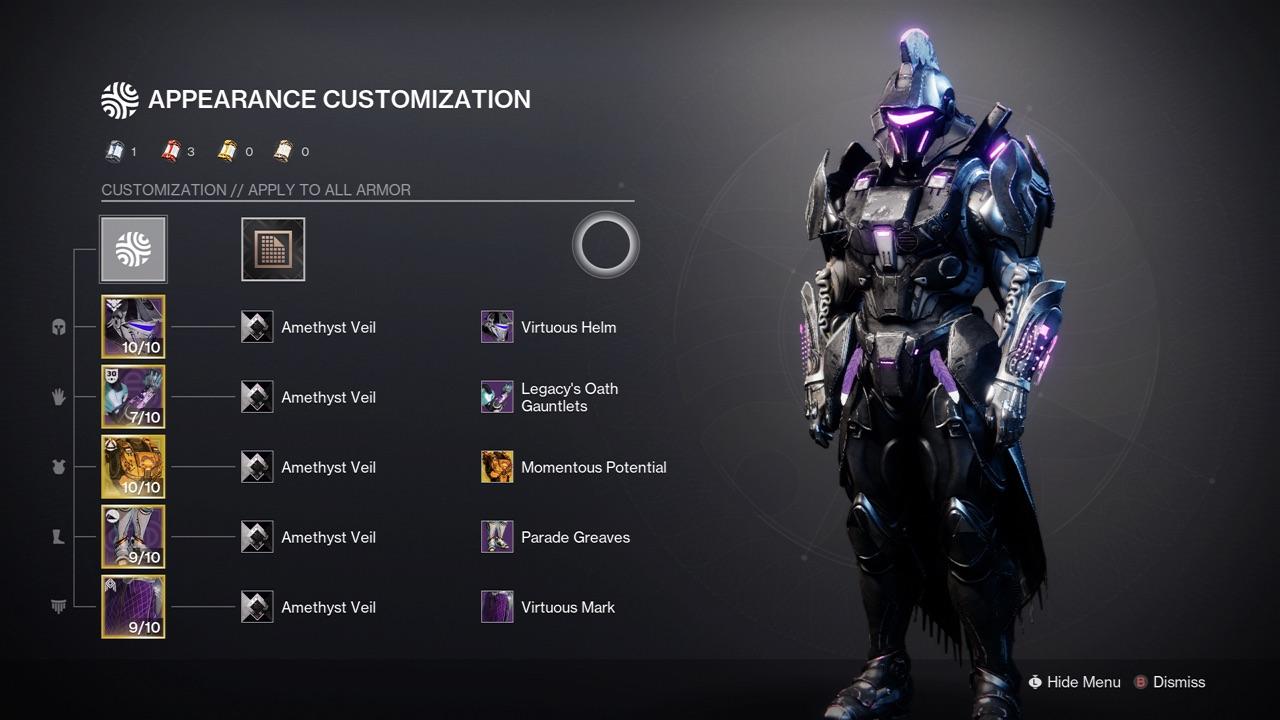Select the class item mark icon on sidebar

click(59, 607)
